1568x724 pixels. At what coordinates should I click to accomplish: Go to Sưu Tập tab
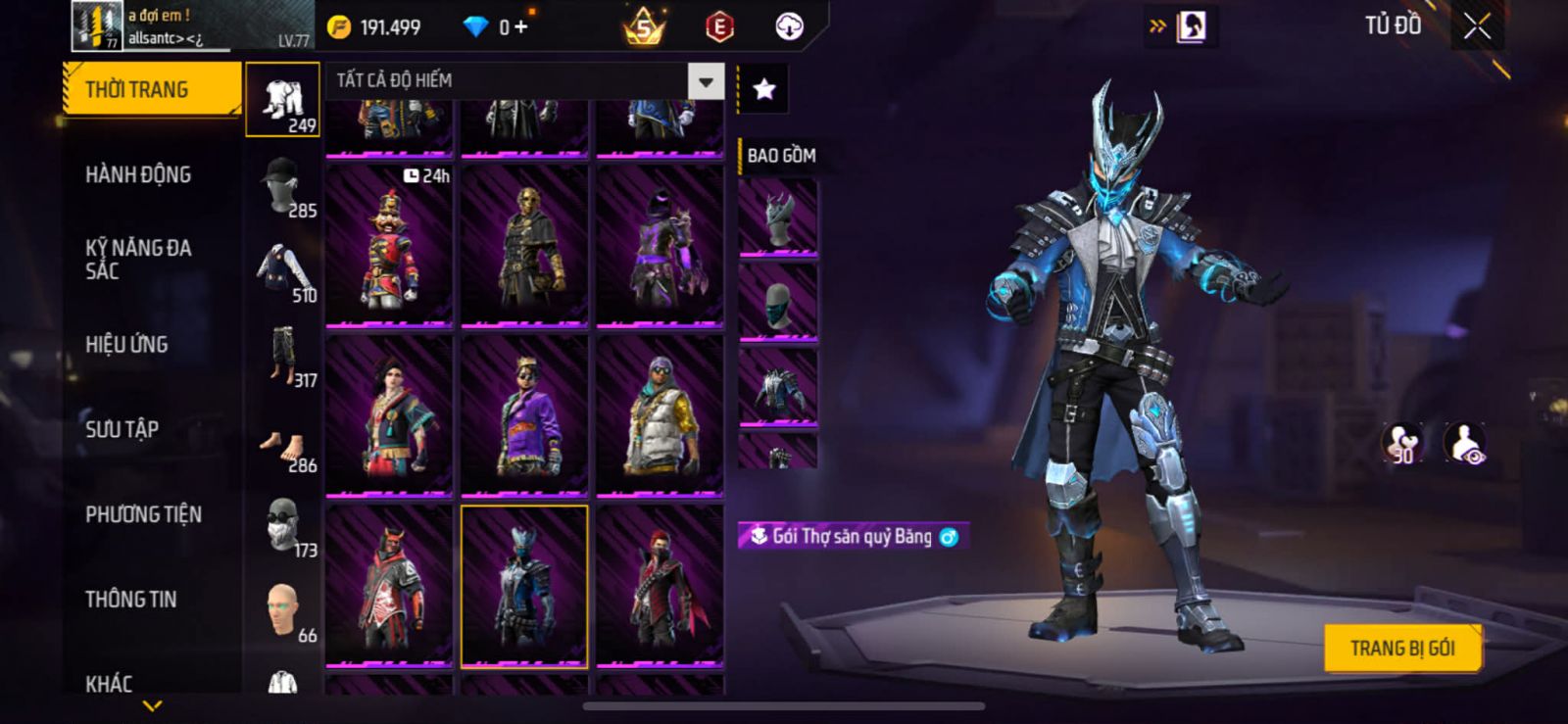(122, 429)
